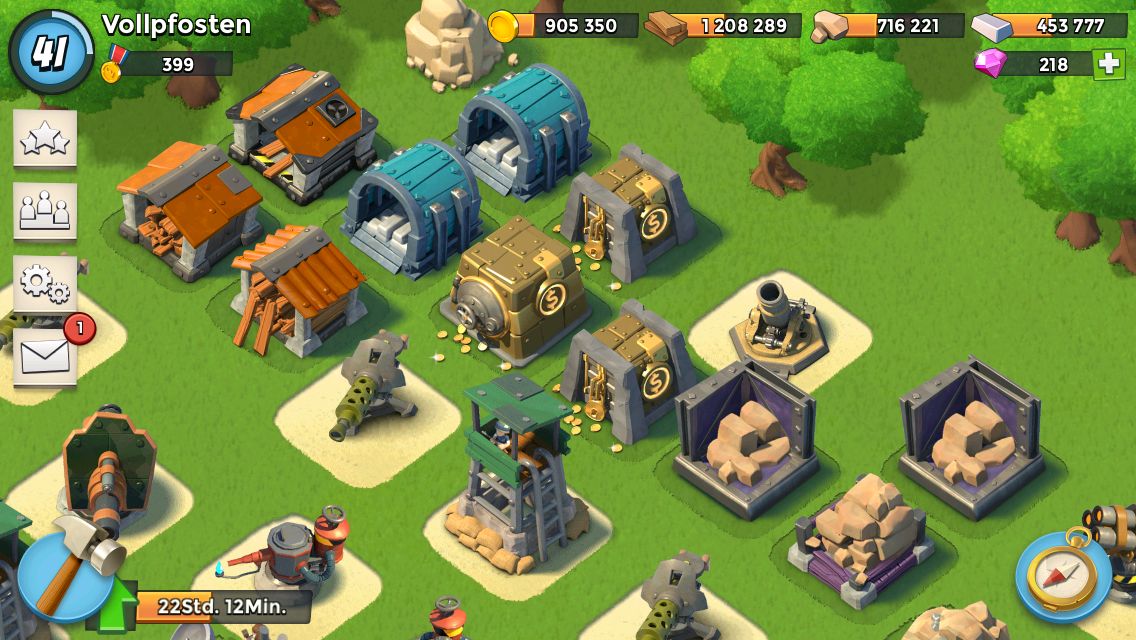Click the level 41 player badge
The image size is (1136, 640).
(51, 52)
